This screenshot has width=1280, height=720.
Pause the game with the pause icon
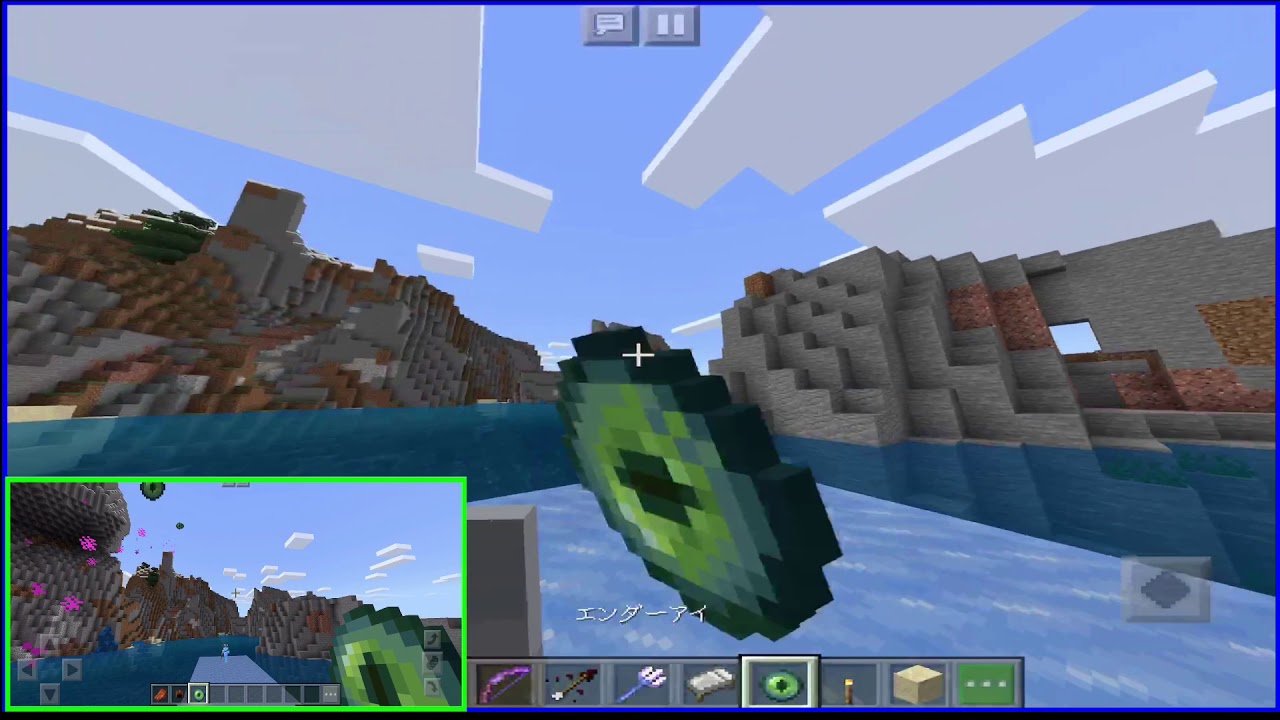670,26
